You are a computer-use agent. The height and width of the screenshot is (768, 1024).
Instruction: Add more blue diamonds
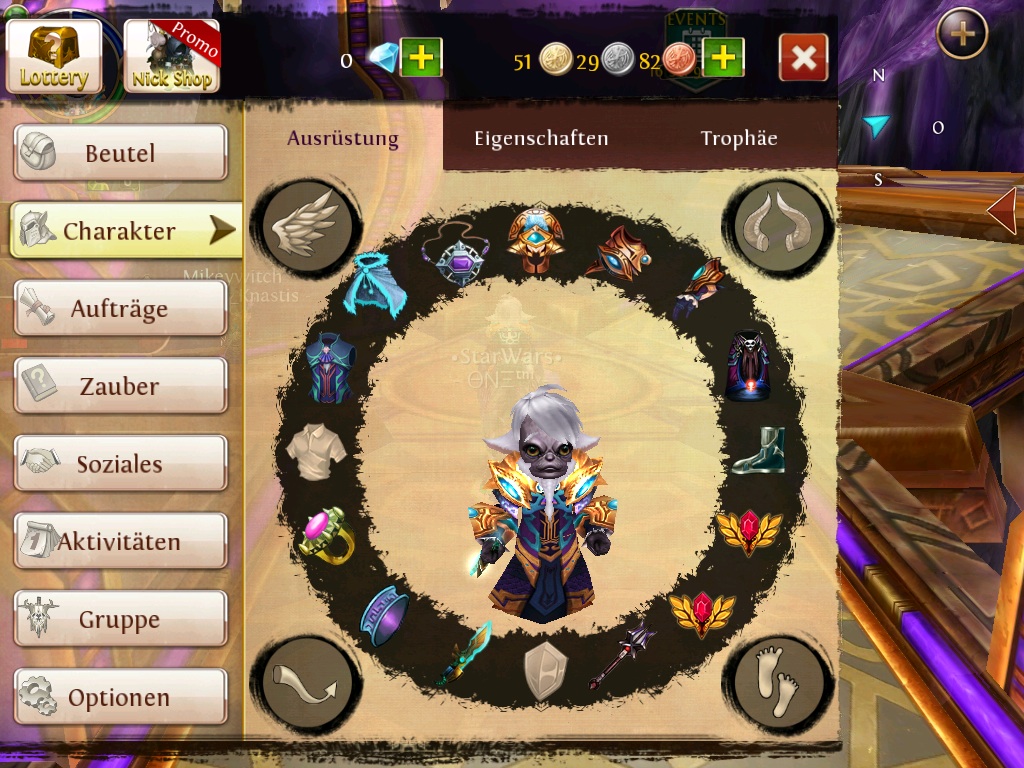pos(421,58)
